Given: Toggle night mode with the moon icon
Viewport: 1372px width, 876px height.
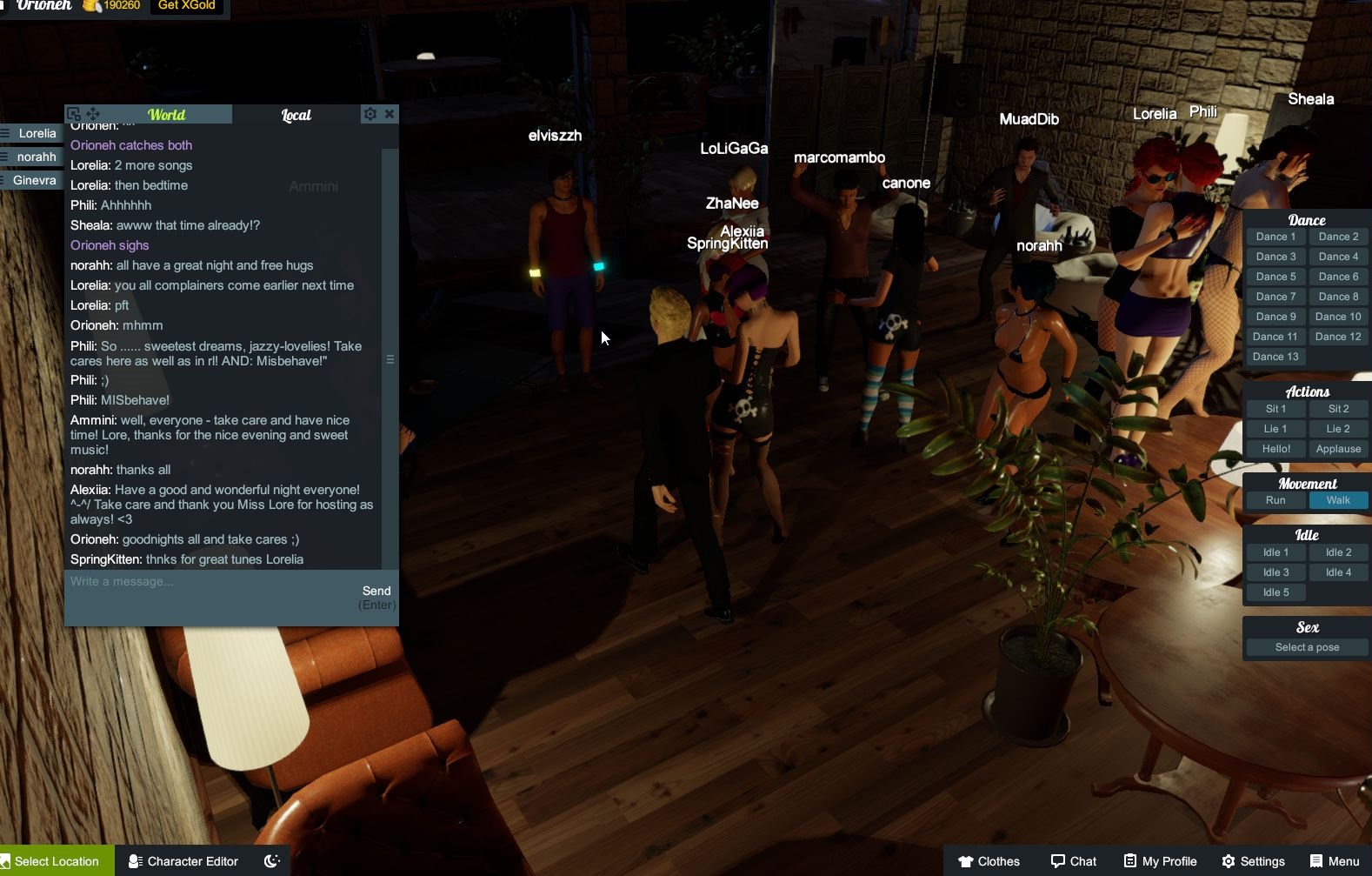Looking at the screenshot, I should (270, 860).
